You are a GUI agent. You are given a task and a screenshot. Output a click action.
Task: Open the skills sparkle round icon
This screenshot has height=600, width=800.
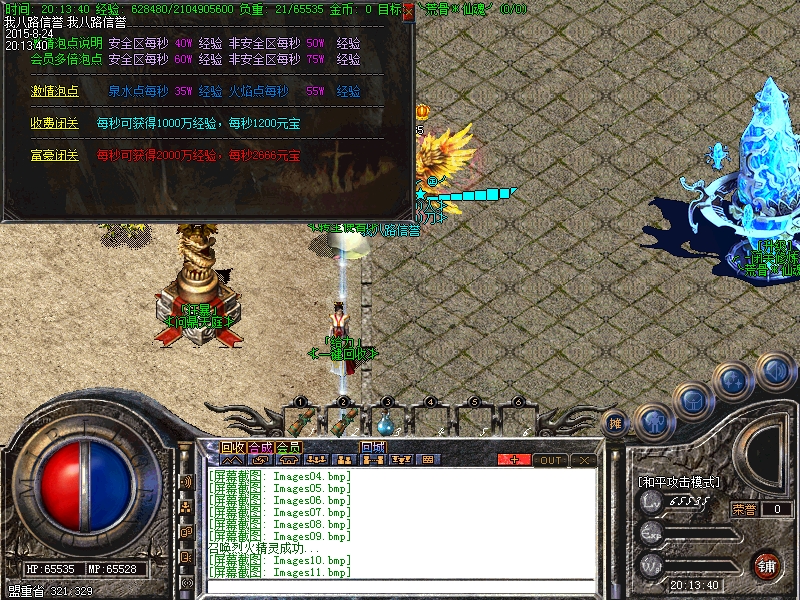tap(734, 381)
